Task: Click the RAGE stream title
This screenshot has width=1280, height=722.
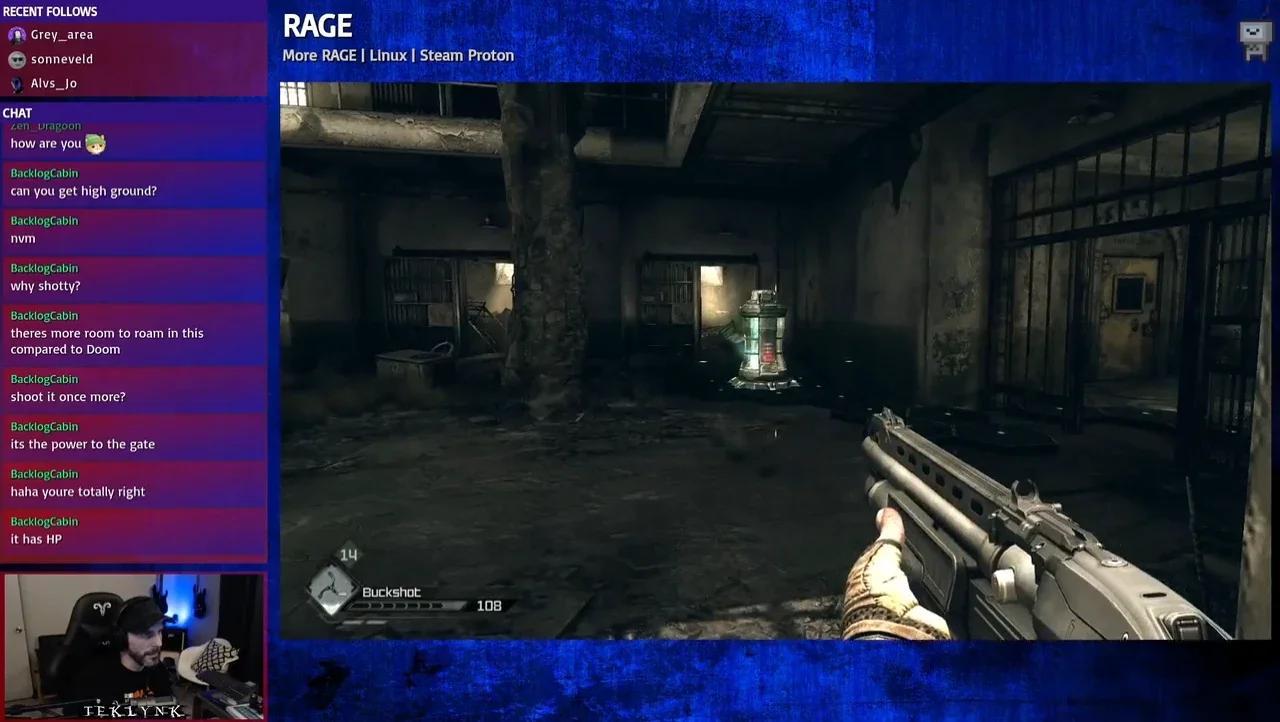Action: pos(317,25)
